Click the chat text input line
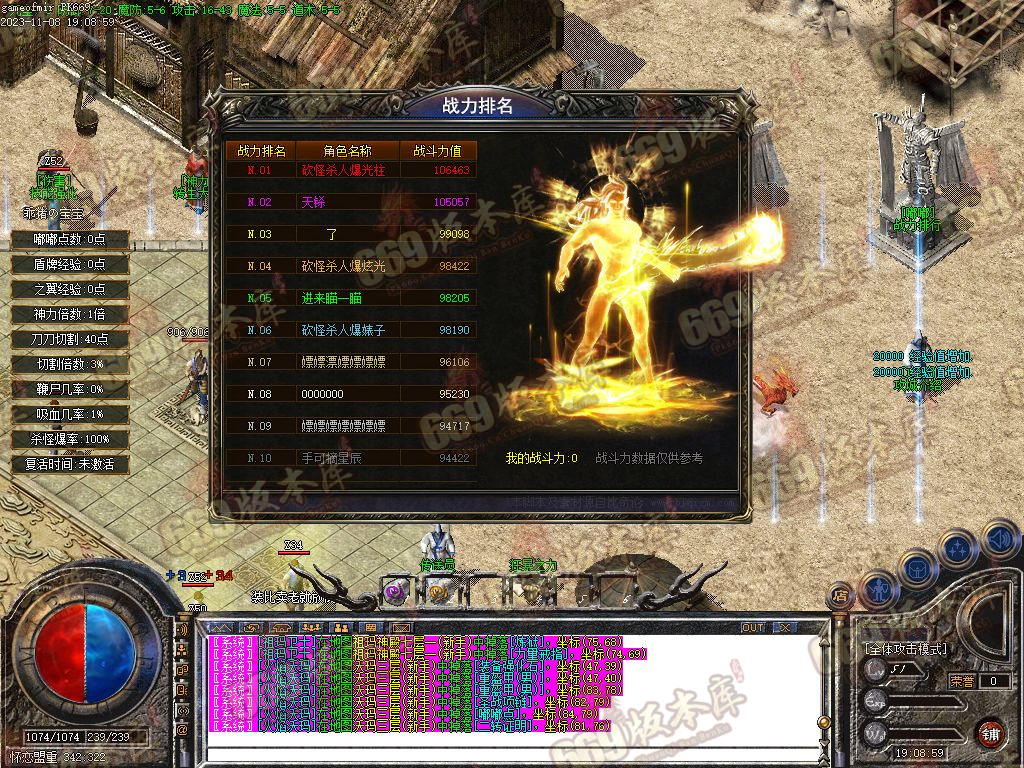The width and height of the screenshot is (1024, 768). 500,753
